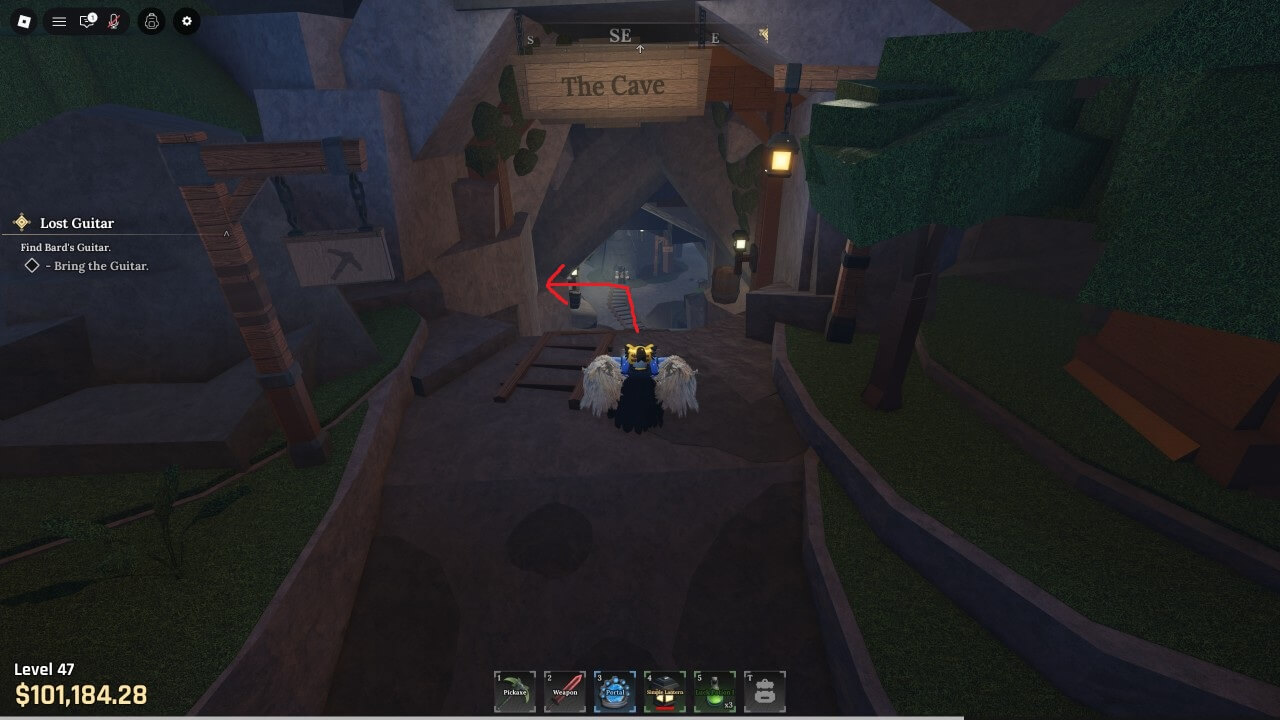Select the Simple Lantern slot
Viewport: 1280px width, 720px height.
665,691
